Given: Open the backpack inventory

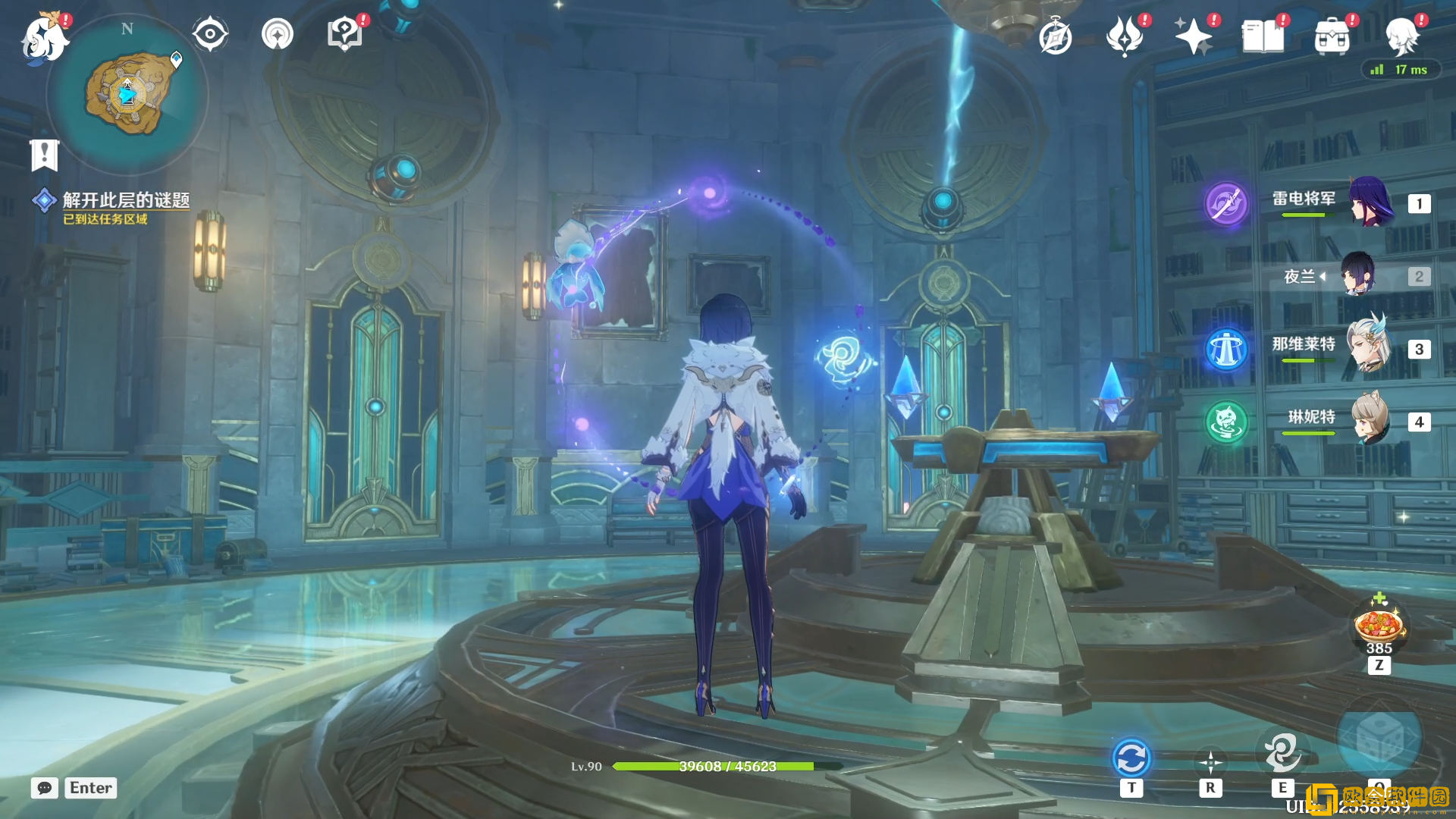Looking at the screenshot, I should [1332, 36].
